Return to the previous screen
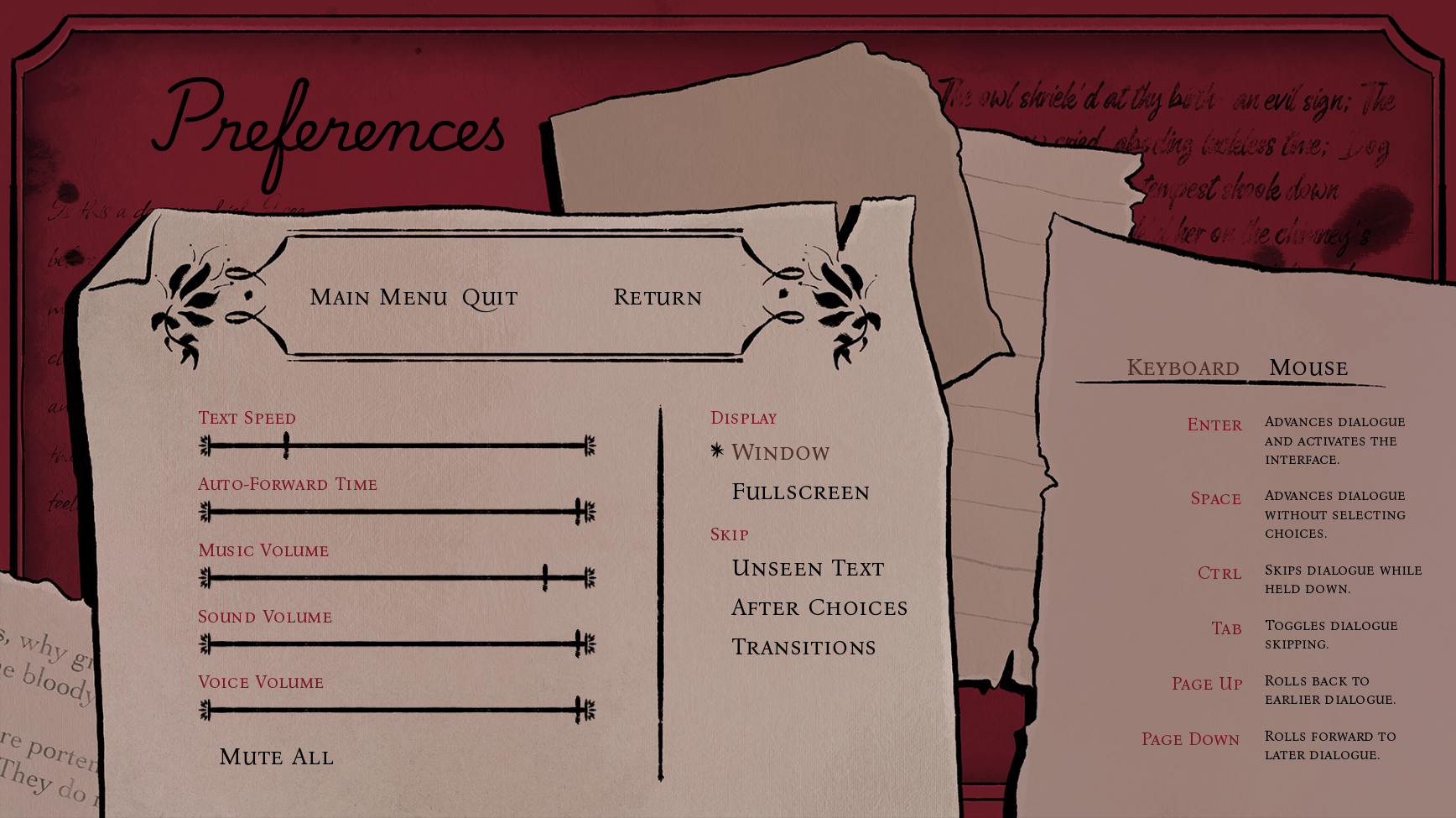The width and height of the screenshot is (1456, 818). click(x=658, y=297)
